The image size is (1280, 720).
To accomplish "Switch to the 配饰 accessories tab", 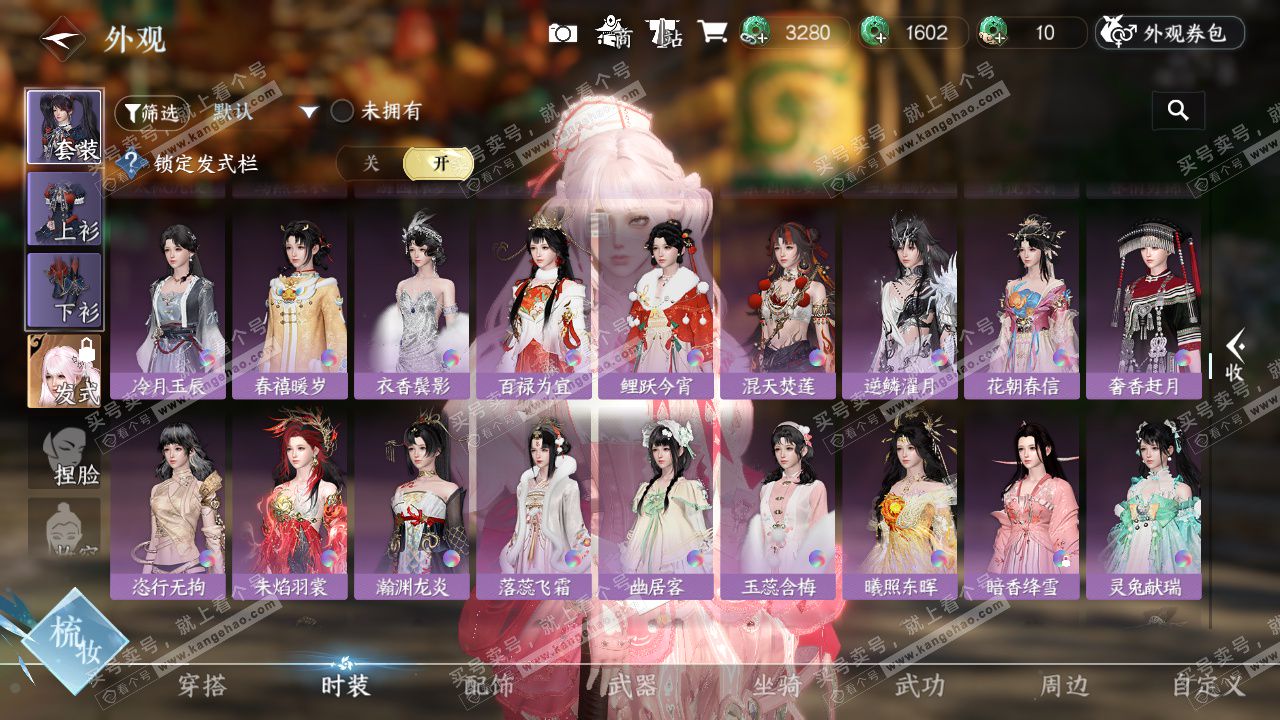I will pyautogui.click(x=489, y=685).
